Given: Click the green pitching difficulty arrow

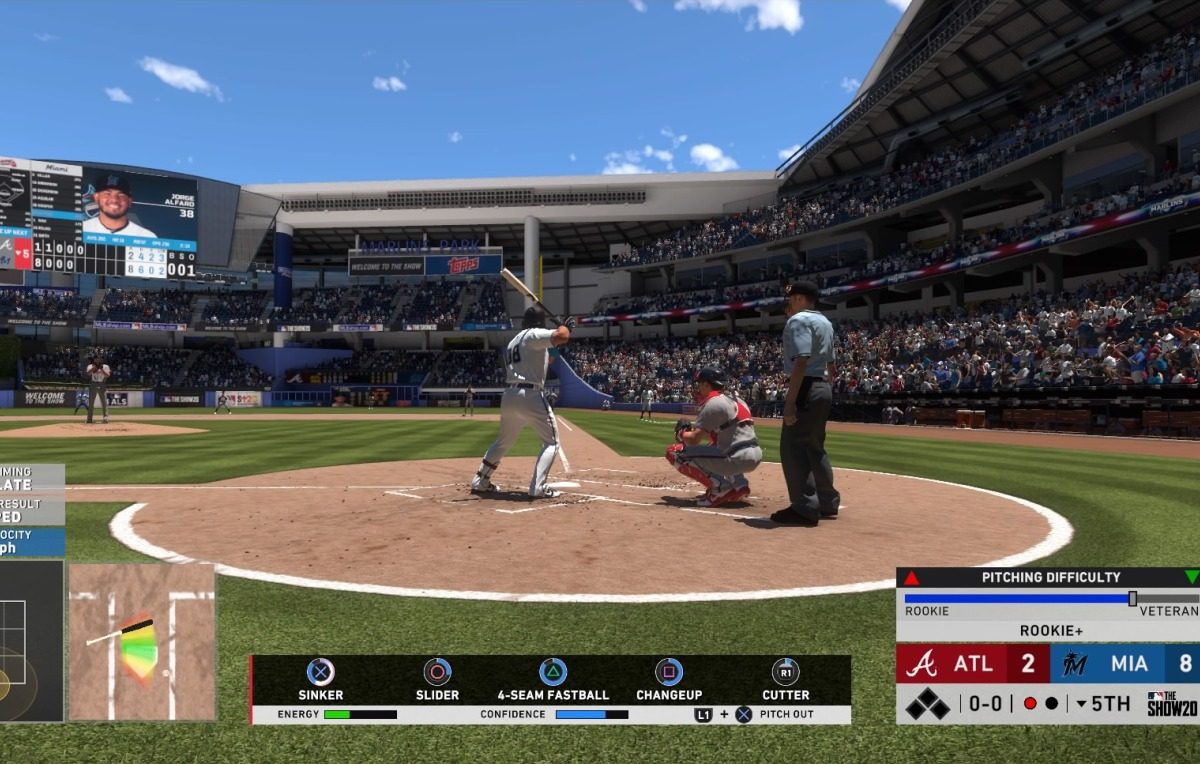Looking at the screenshot, I should [x=1191, y=577].
